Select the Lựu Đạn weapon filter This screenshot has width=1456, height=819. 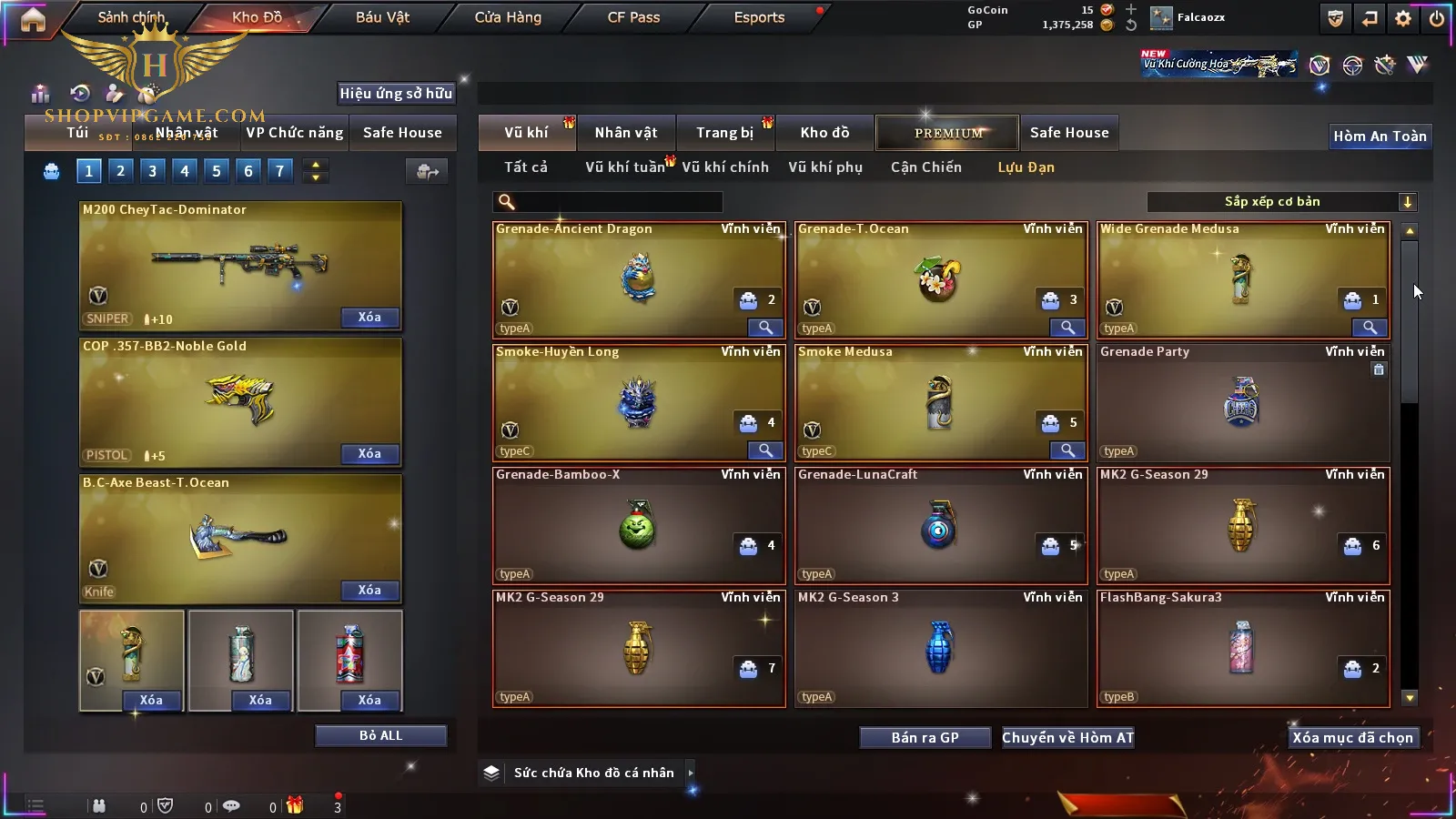[1026, 167]
